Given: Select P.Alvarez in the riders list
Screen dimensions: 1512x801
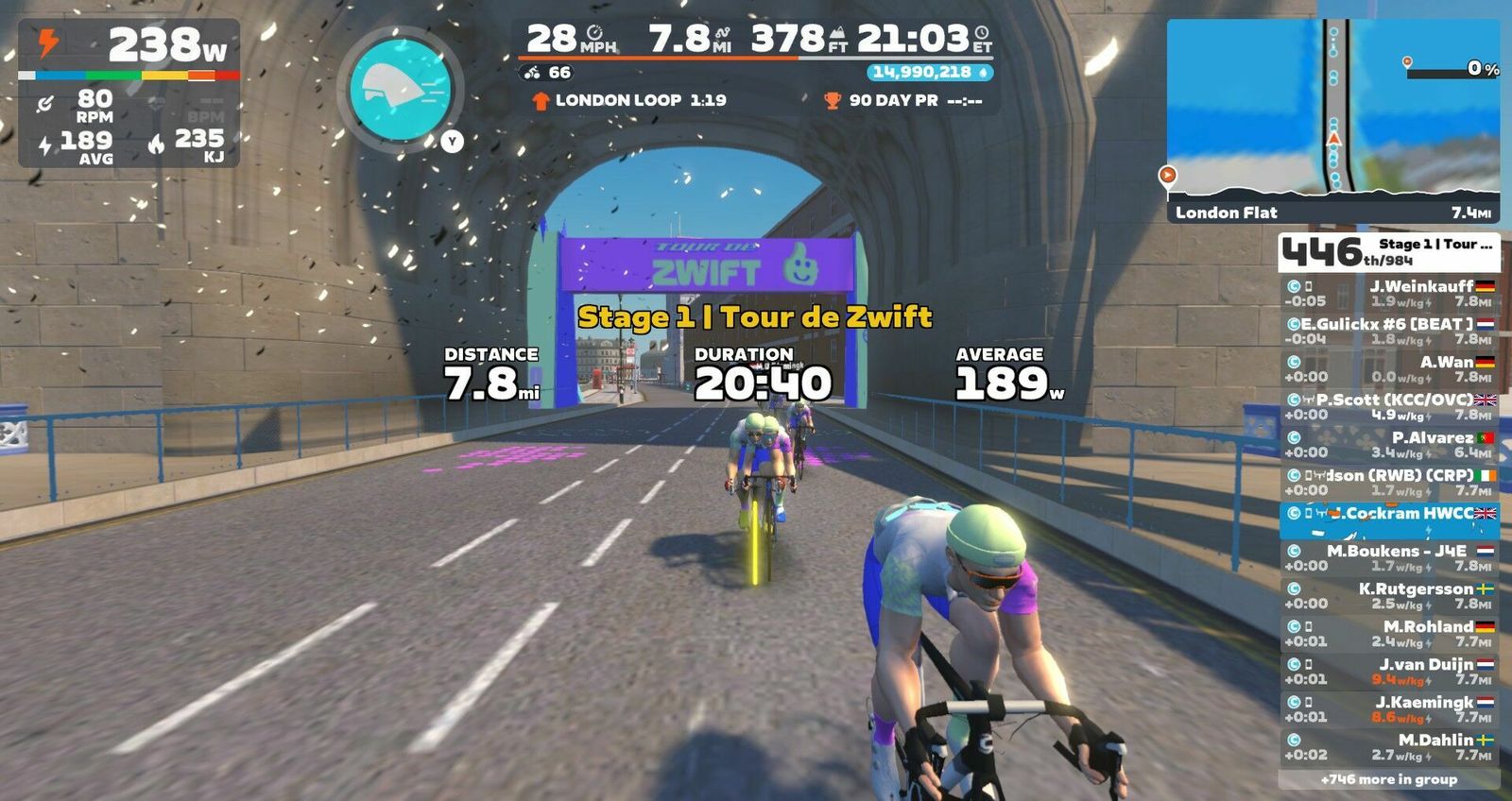Looking at the screenshot, I should tap(1388, 444).
